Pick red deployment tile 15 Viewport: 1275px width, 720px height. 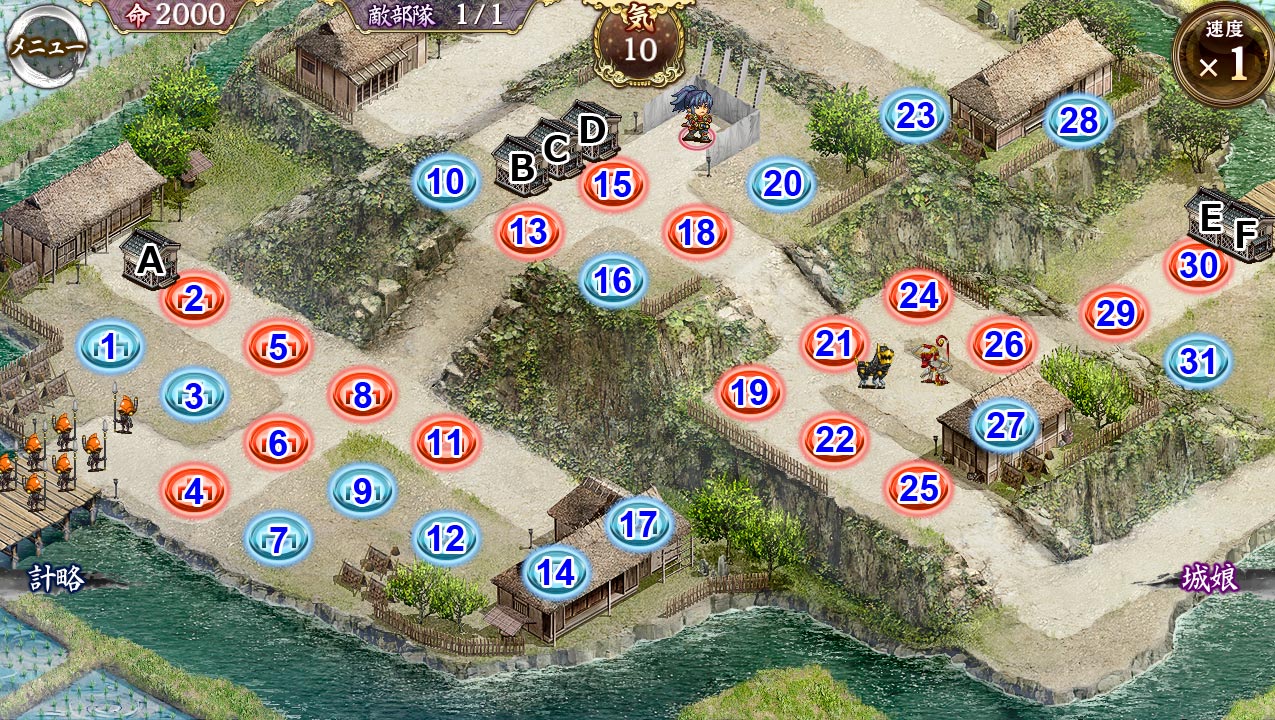(x=614, y=185)
